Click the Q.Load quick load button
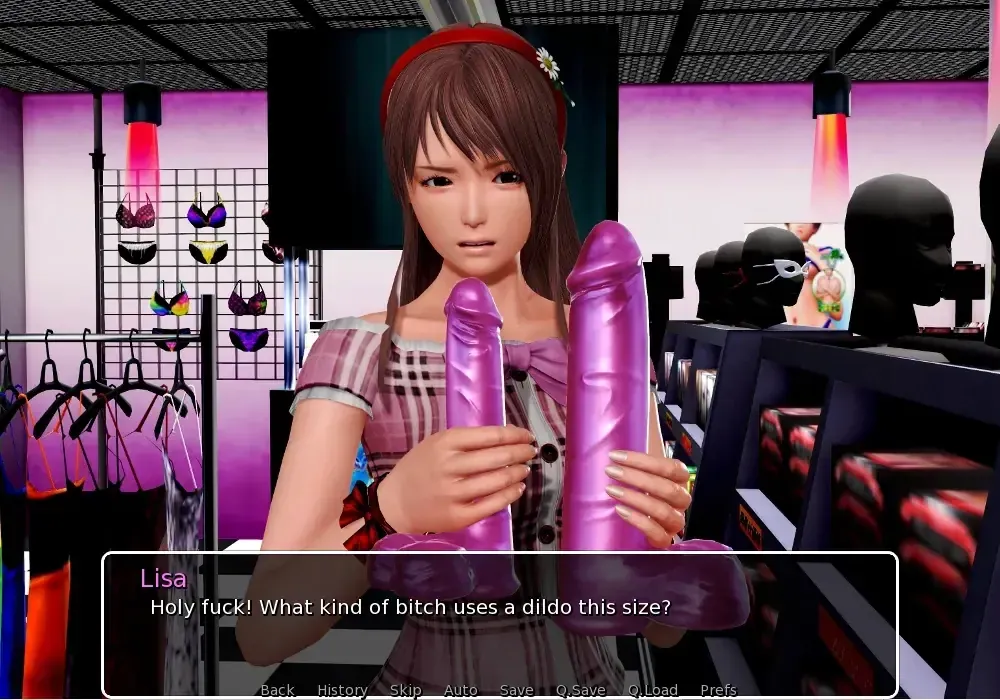This screenshot has height=700, width=1000. point(653,690)
